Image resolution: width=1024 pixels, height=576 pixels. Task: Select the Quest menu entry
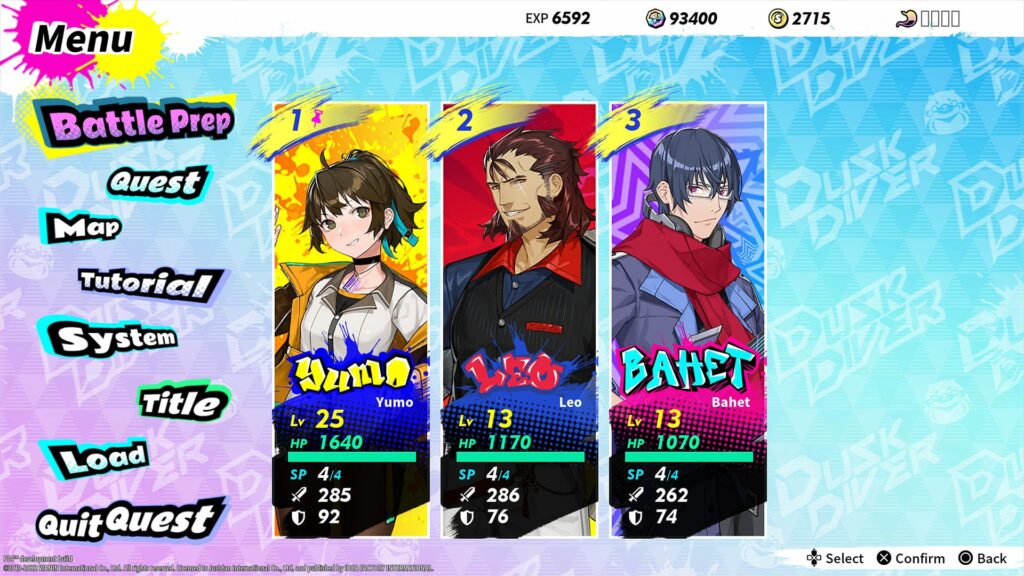[155, 182]
